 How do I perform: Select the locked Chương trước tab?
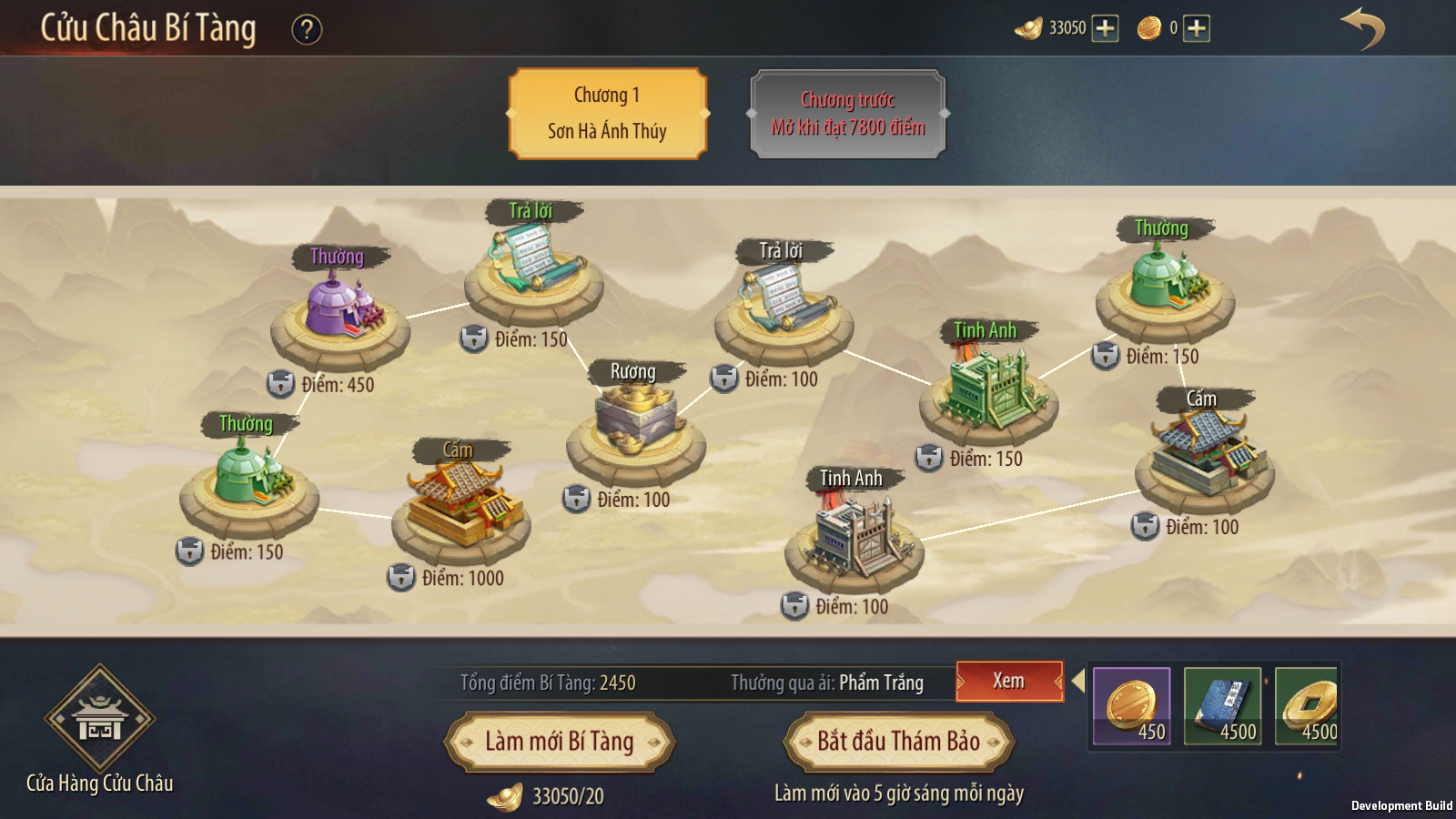click(848, 114)
